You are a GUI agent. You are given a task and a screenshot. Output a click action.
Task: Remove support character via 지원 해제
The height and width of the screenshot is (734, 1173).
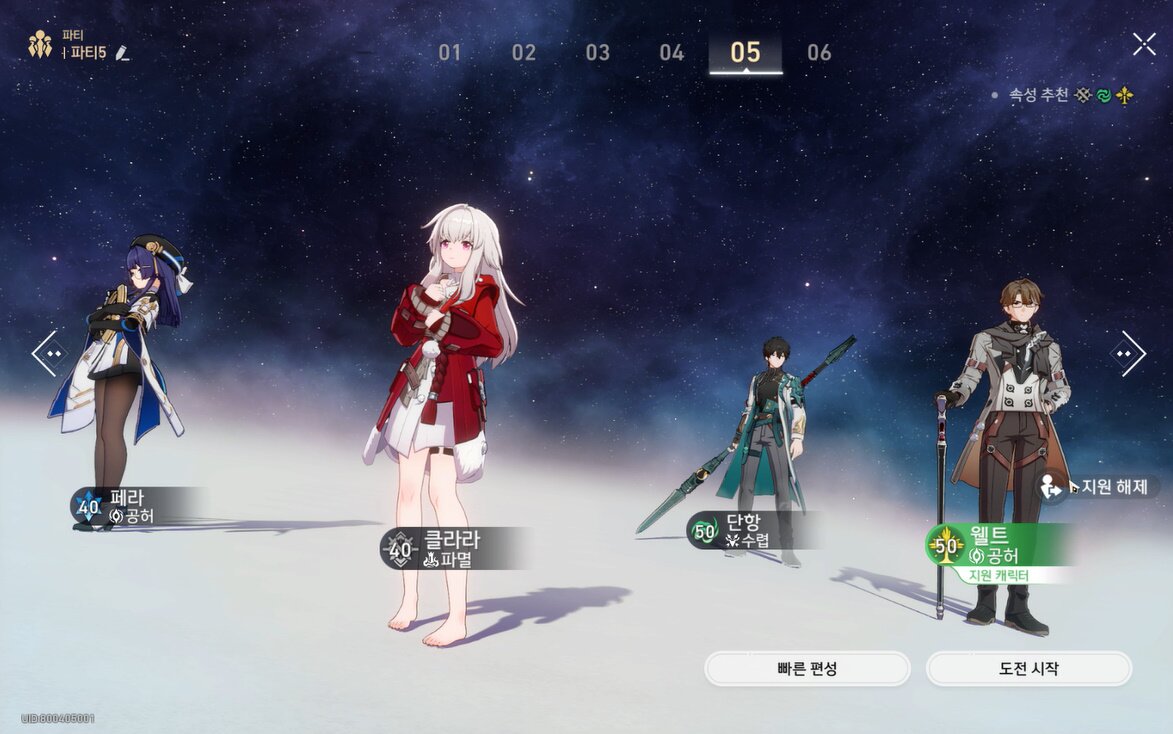click(1100, 487)
